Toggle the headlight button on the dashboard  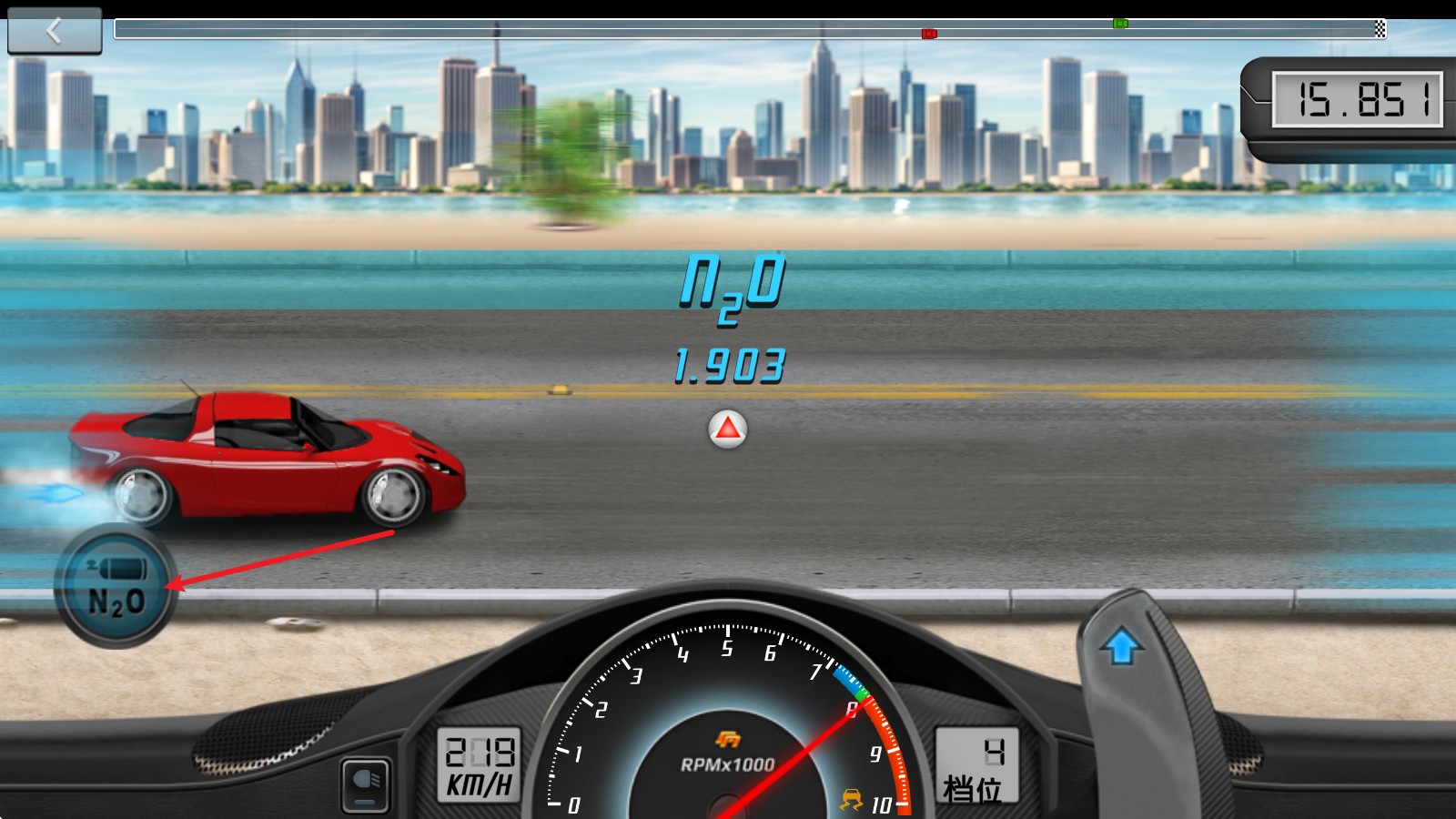(x=366, y=785)
